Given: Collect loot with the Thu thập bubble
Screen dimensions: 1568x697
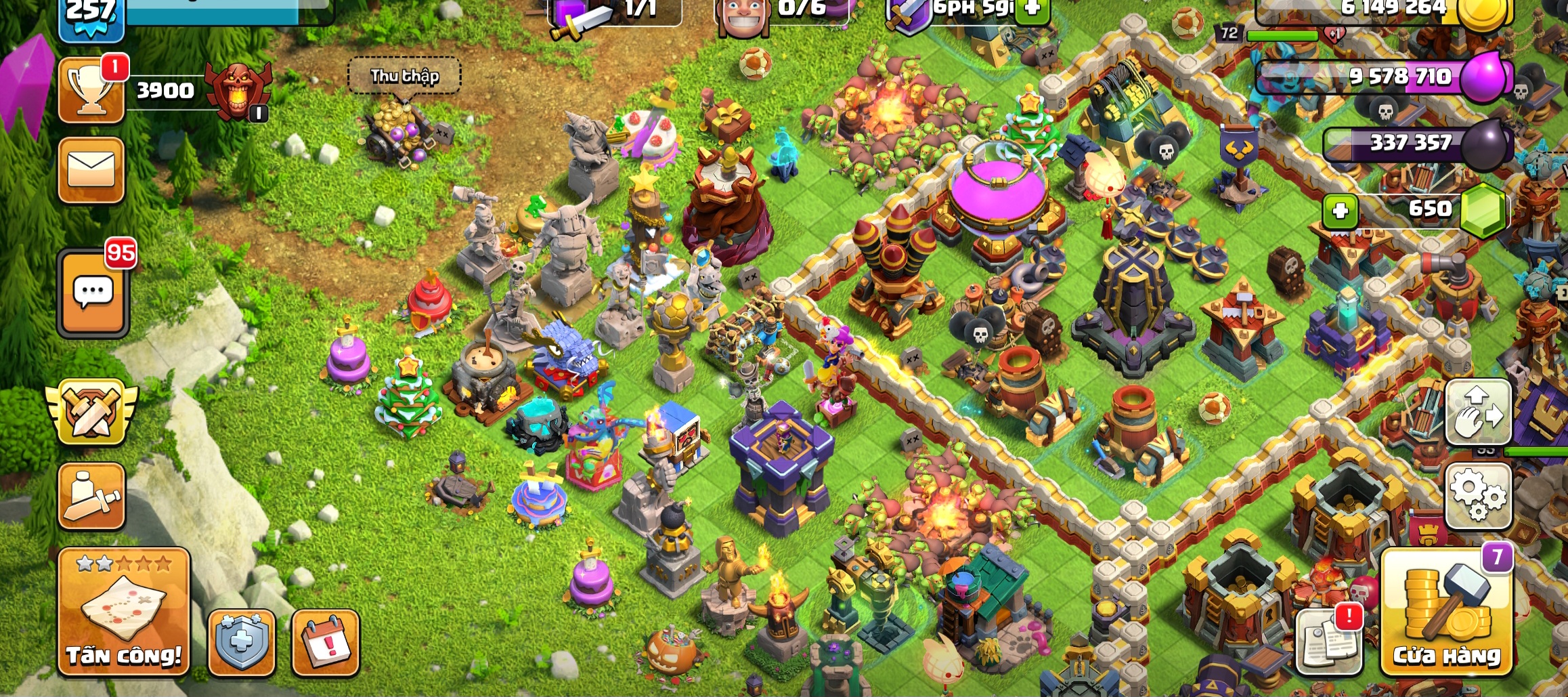Looking at the screenshot, I should (x=404, y=76).
